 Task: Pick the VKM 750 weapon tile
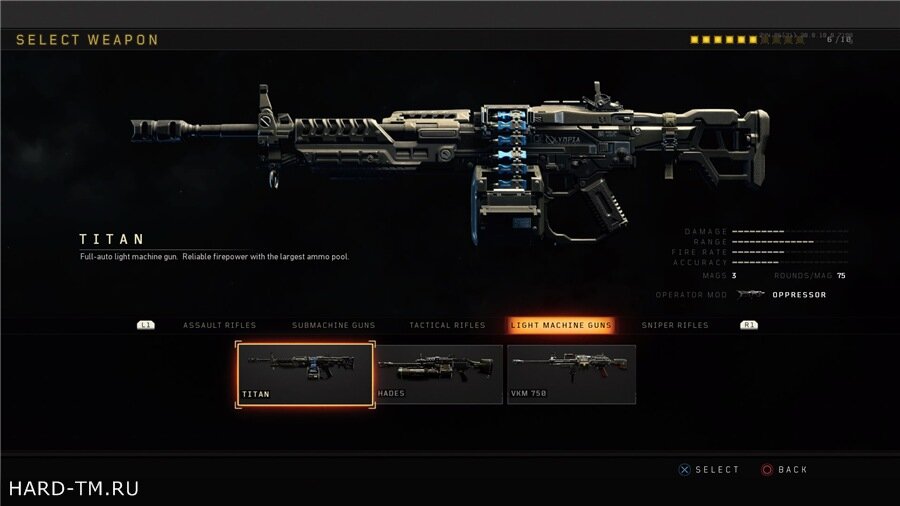pyautogui.click(x=571, y=373)
